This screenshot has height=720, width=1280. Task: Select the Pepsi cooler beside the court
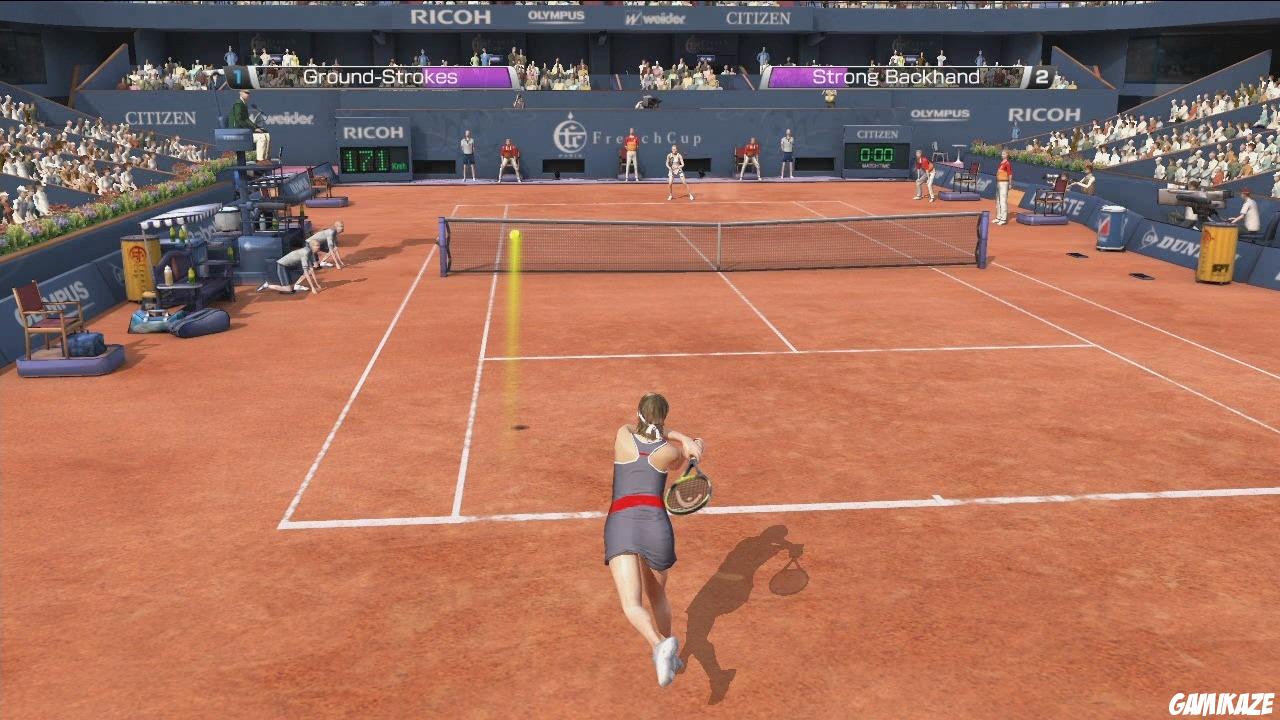click(1112, 227)
